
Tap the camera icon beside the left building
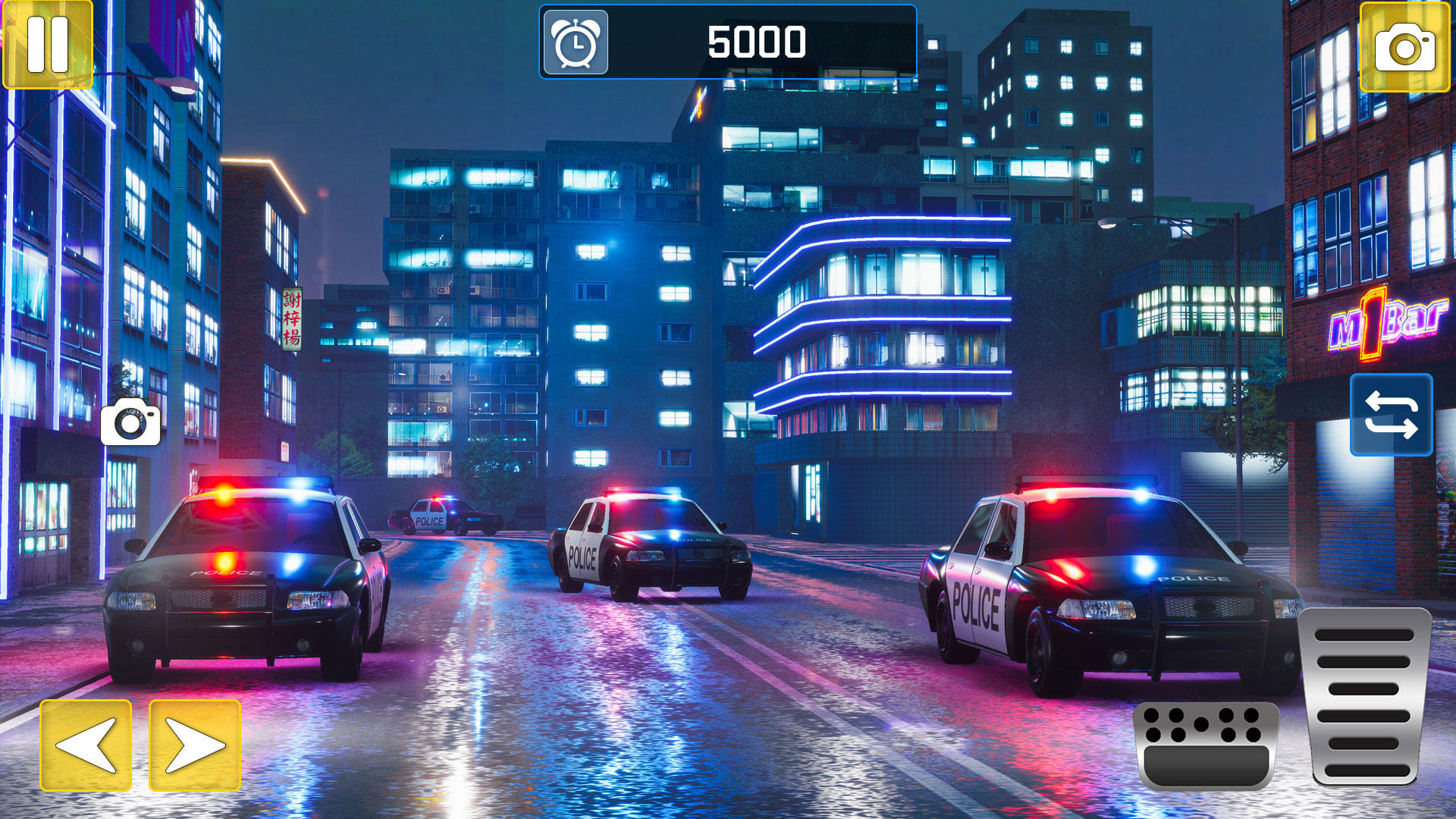tap(130, 423)
